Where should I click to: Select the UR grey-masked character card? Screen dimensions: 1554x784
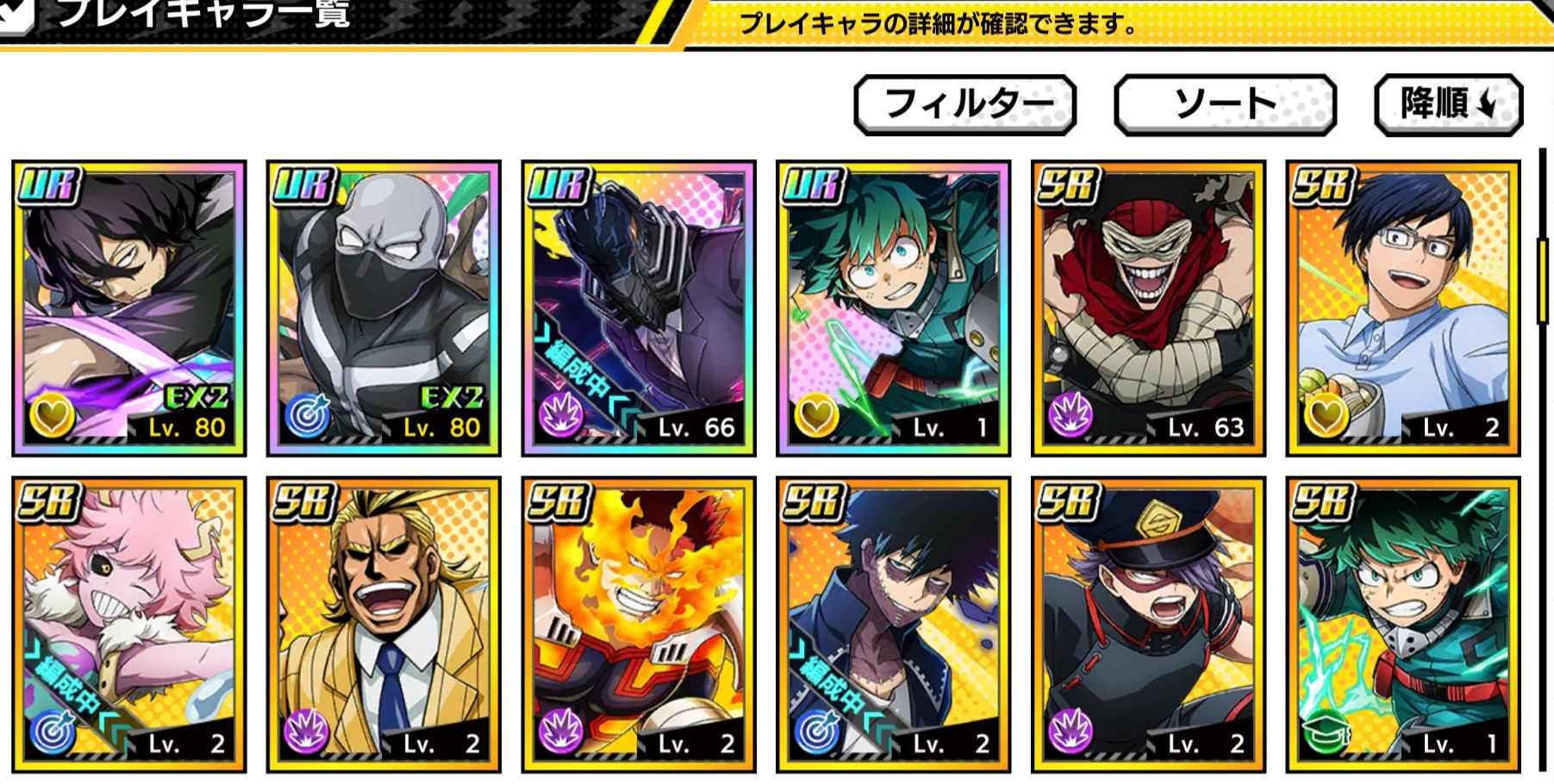(x=384, y=308)
